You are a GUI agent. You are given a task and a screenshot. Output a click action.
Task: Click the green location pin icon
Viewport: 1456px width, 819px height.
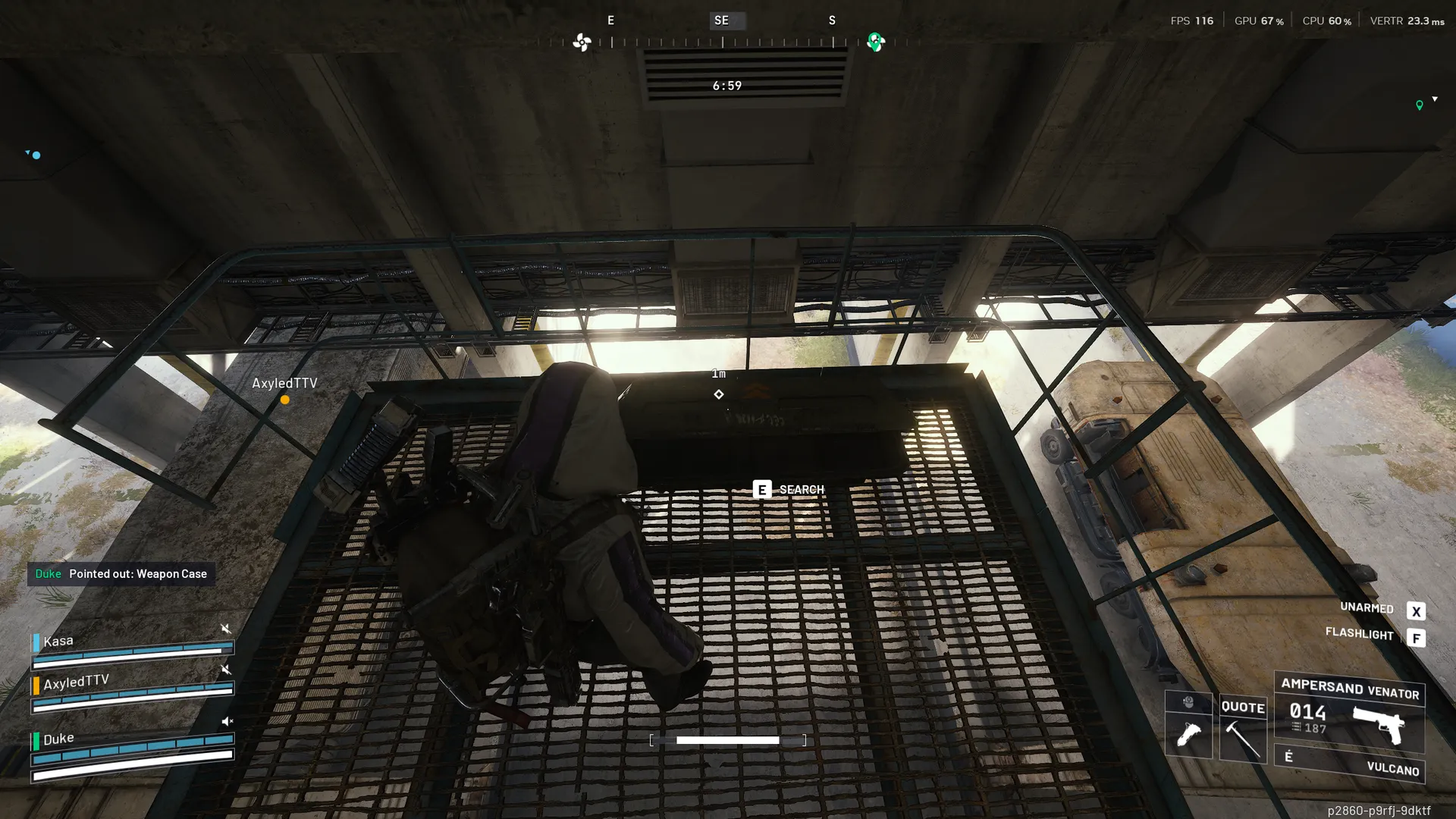click(x=1419, y=105)
